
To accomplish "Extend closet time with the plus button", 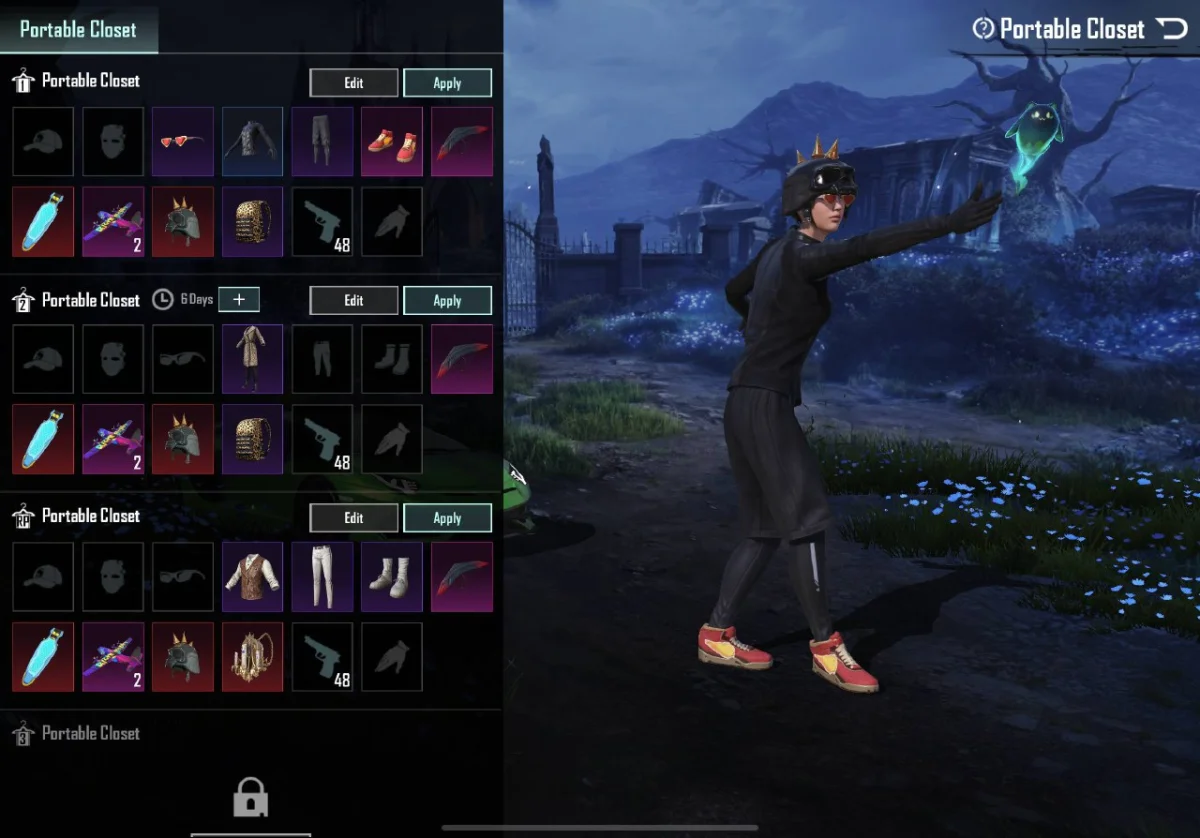I will click(238, 299).
